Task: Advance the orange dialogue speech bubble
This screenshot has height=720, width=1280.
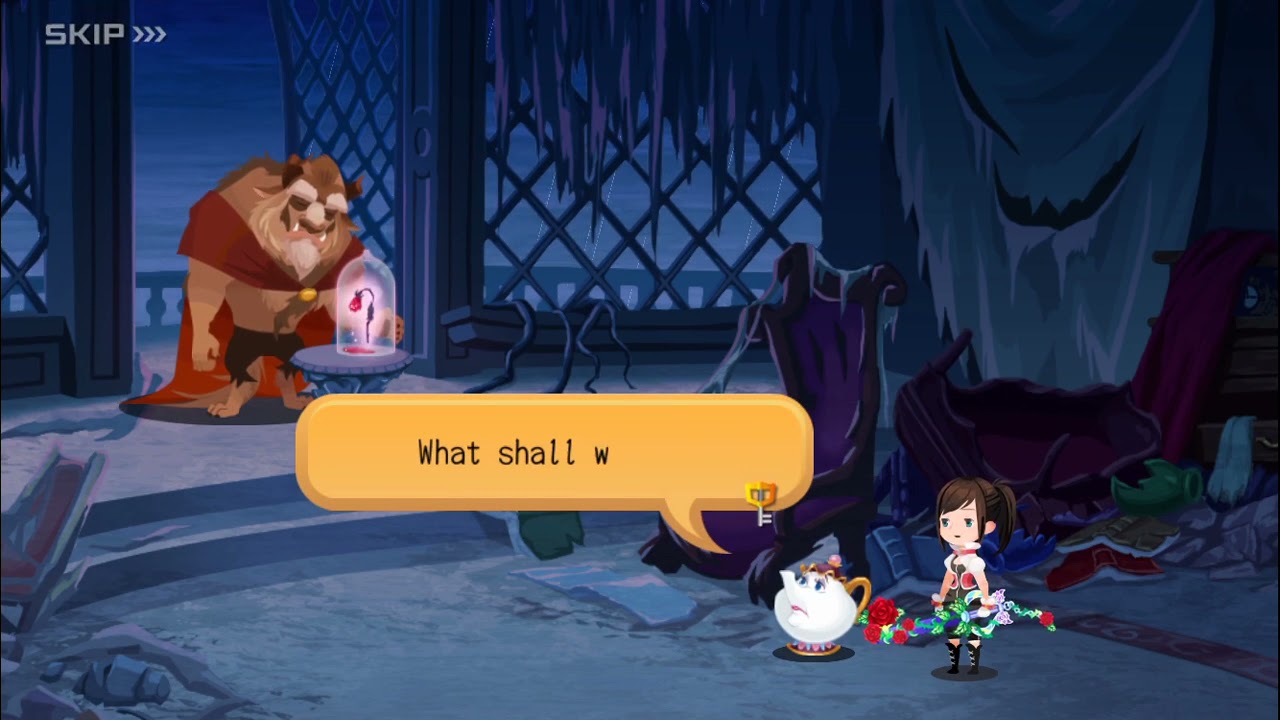Action: coord(553,453)
